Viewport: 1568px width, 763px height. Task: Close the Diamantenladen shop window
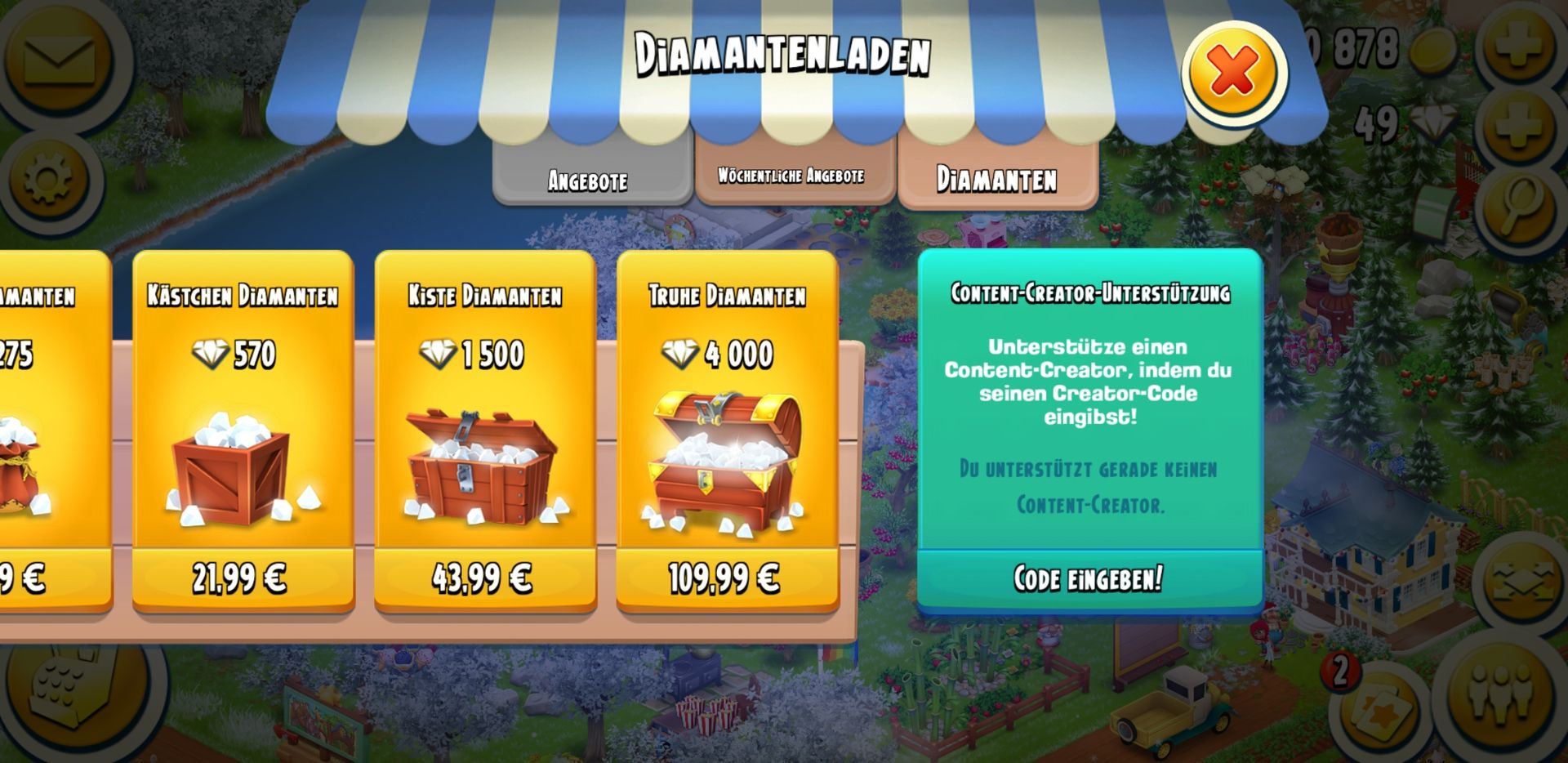coord(1233,72)
